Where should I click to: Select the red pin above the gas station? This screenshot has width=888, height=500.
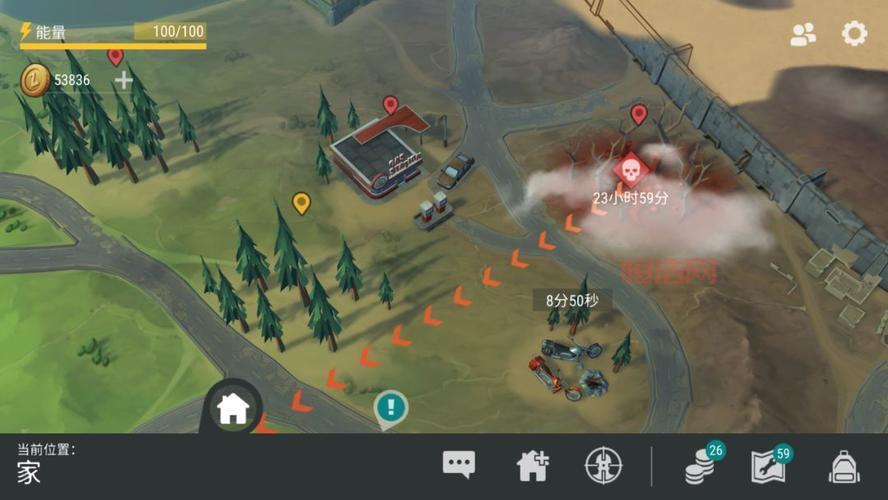pos(390,104)
